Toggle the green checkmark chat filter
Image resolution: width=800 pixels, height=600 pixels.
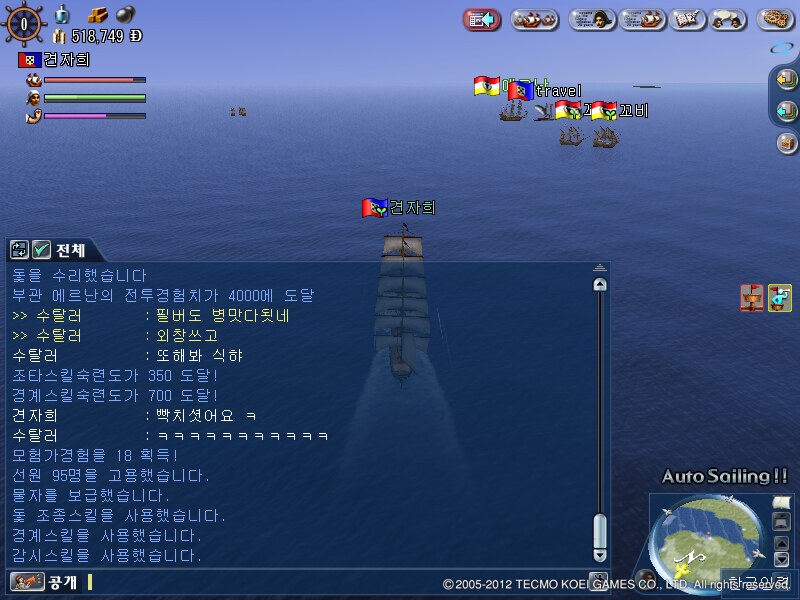[x=41, y=250]
